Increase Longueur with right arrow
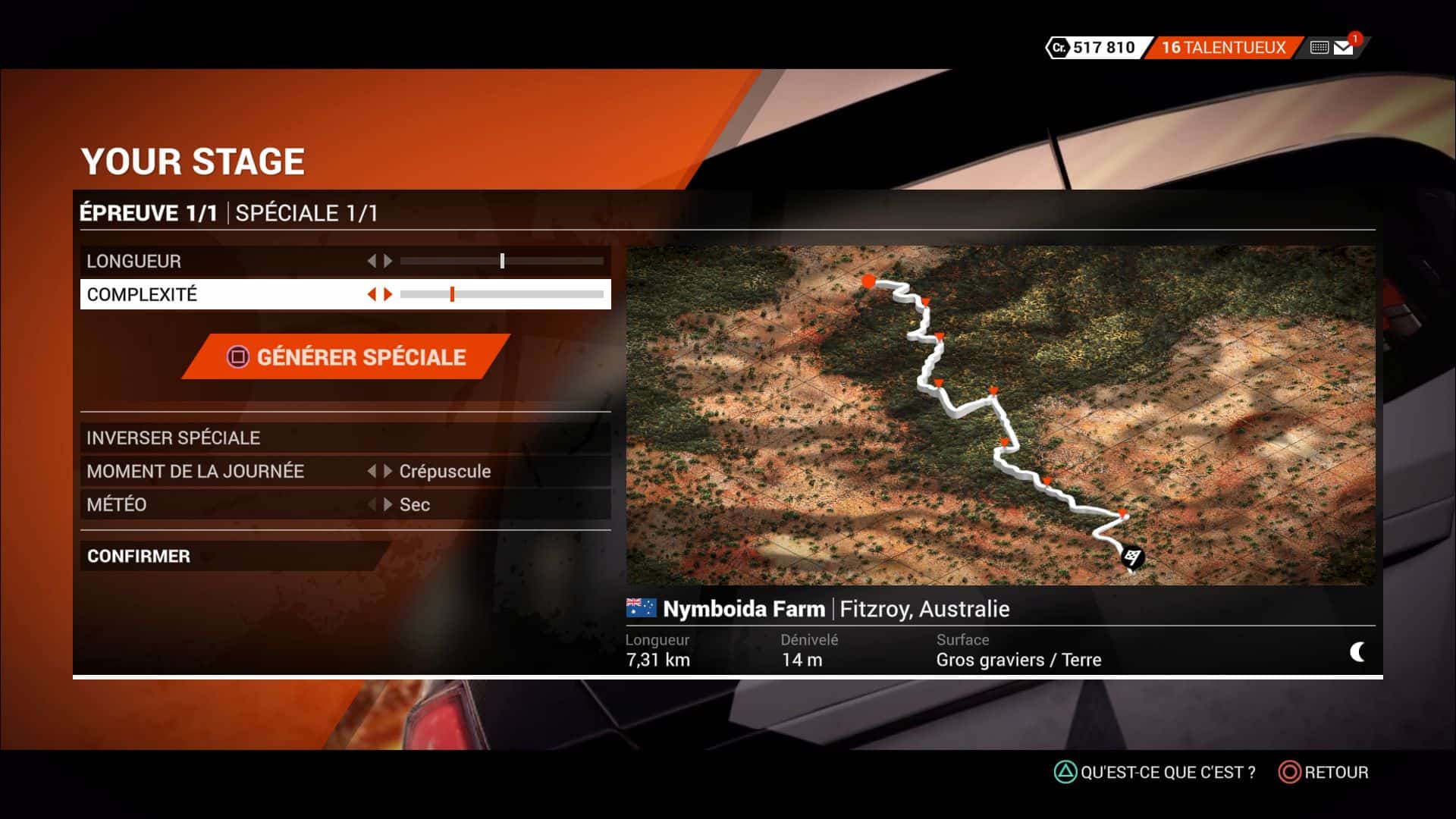Image resolution: width=1456 pixels, height=819 pixels. (388, 261)
